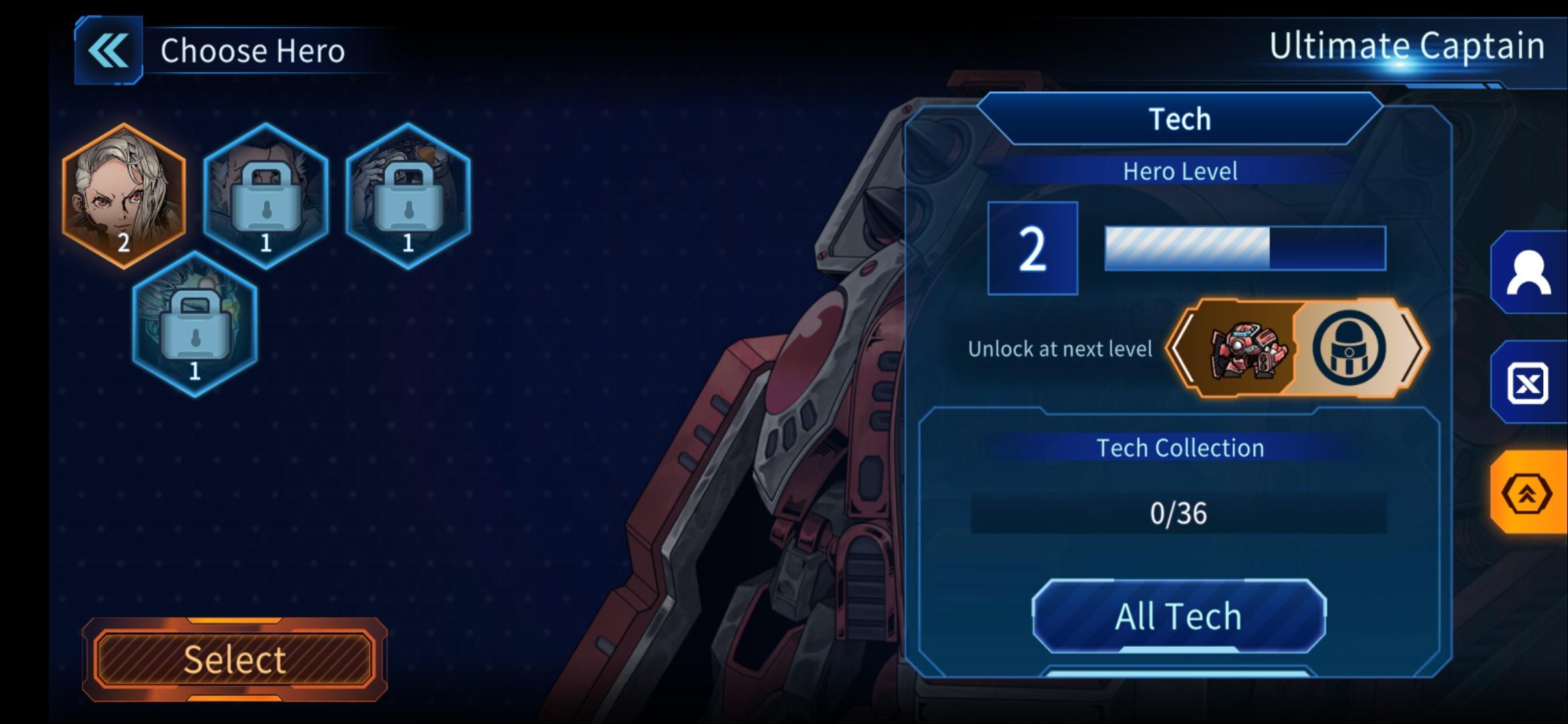
Task: Open the X-marked side tab
Action: (x=1528, y=383)
